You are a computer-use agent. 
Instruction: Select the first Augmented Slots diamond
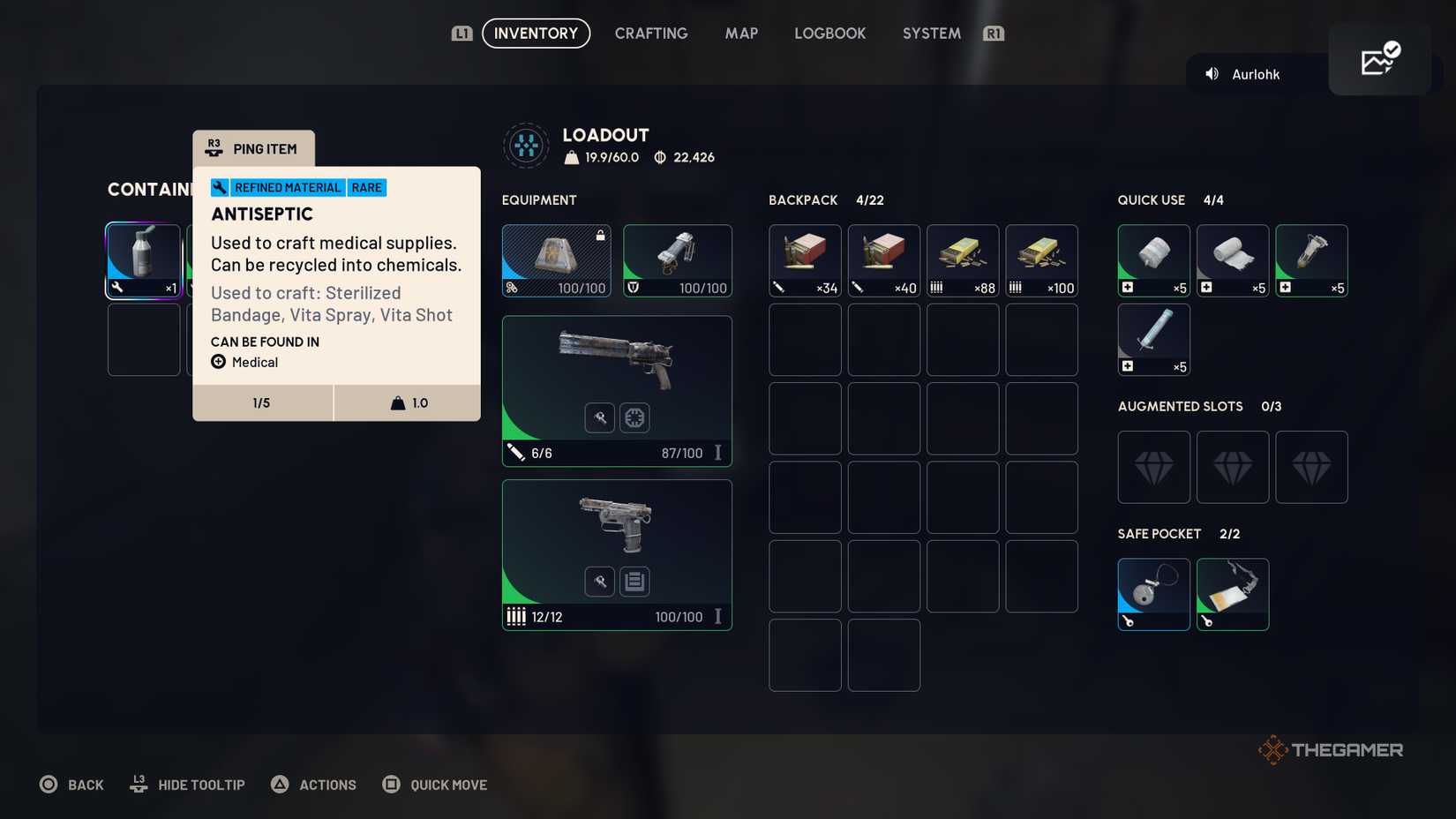point(1153,467)
